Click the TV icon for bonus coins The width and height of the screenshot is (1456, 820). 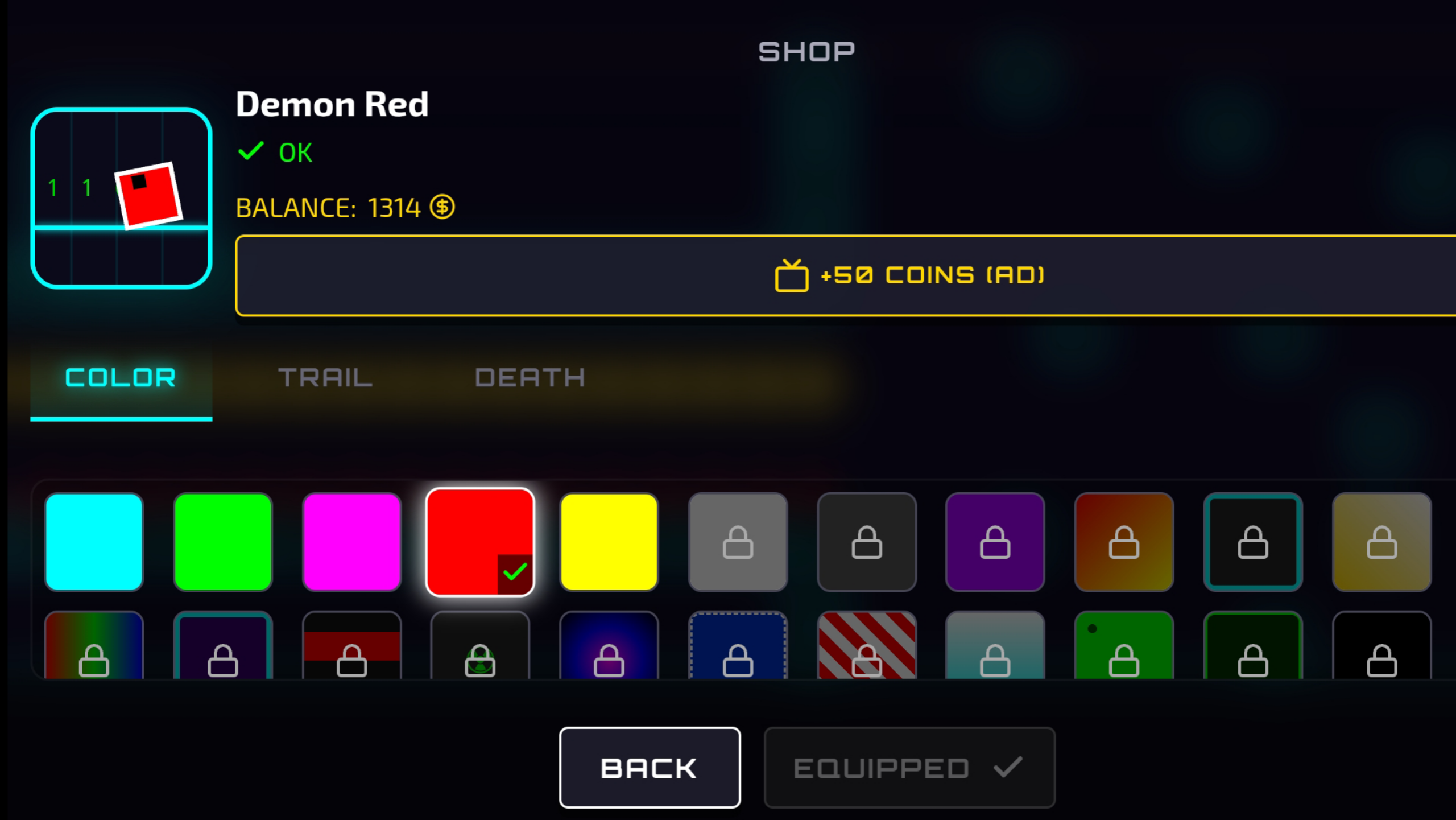coord(793,275)
